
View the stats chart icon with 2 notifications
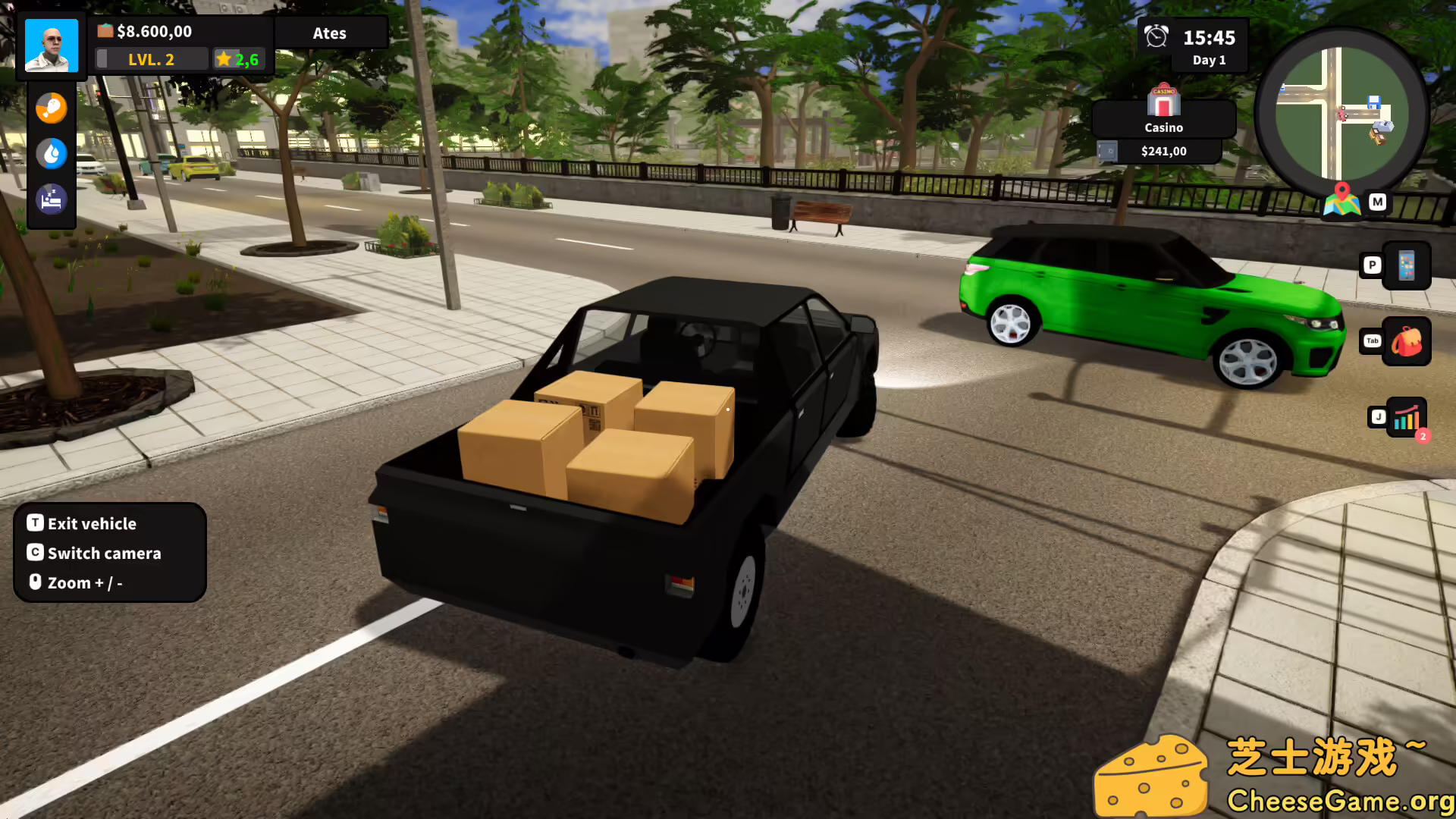click(1407, 417)
